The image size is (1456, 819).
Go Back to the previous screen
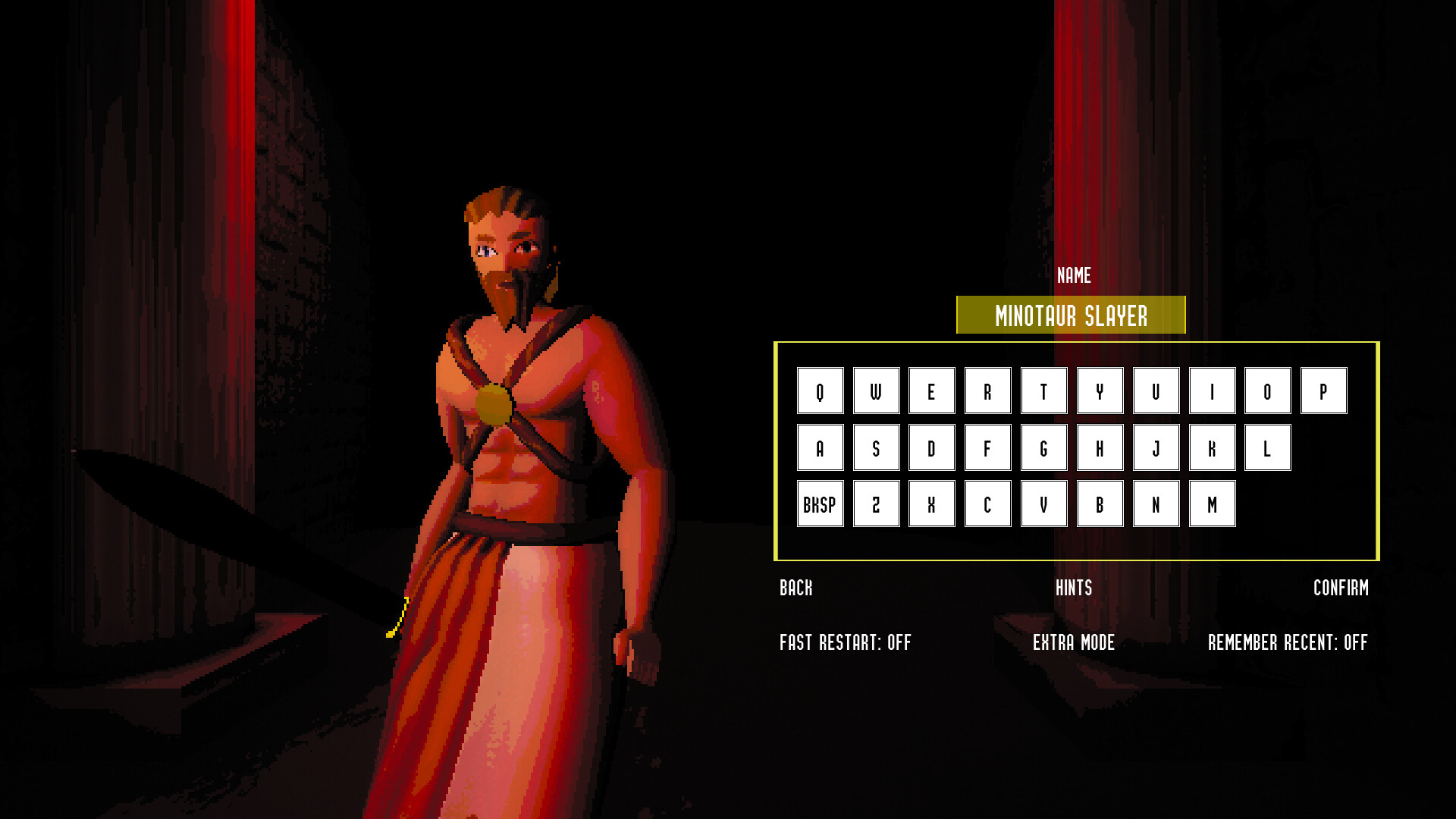(795, 588)
